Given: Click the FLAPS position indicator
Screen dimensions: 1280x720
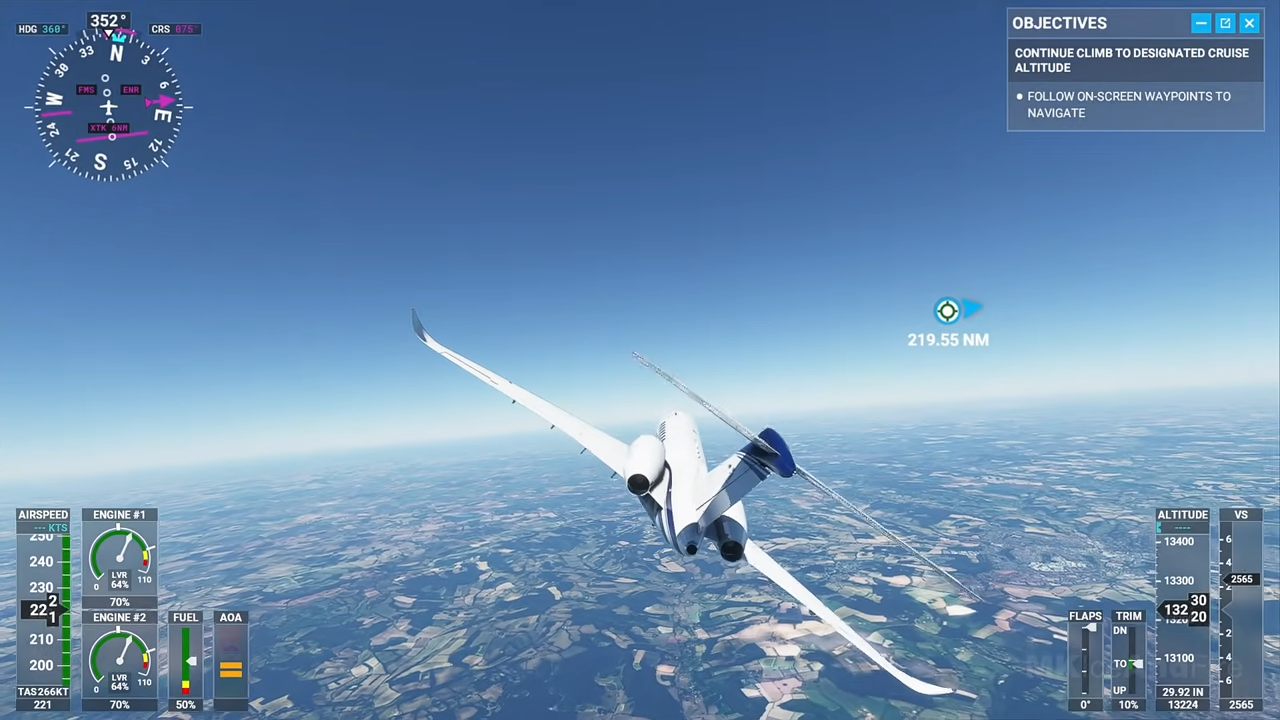Looking at the screenshot, I should (x=1086, y=660).
